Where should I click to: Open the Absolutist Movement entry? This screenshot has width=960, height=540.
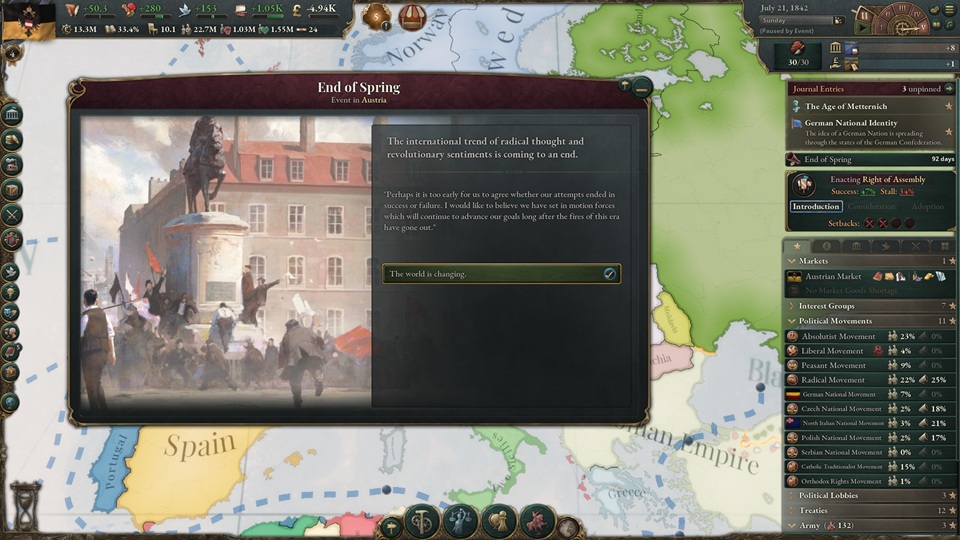click(x=838, y=337)
